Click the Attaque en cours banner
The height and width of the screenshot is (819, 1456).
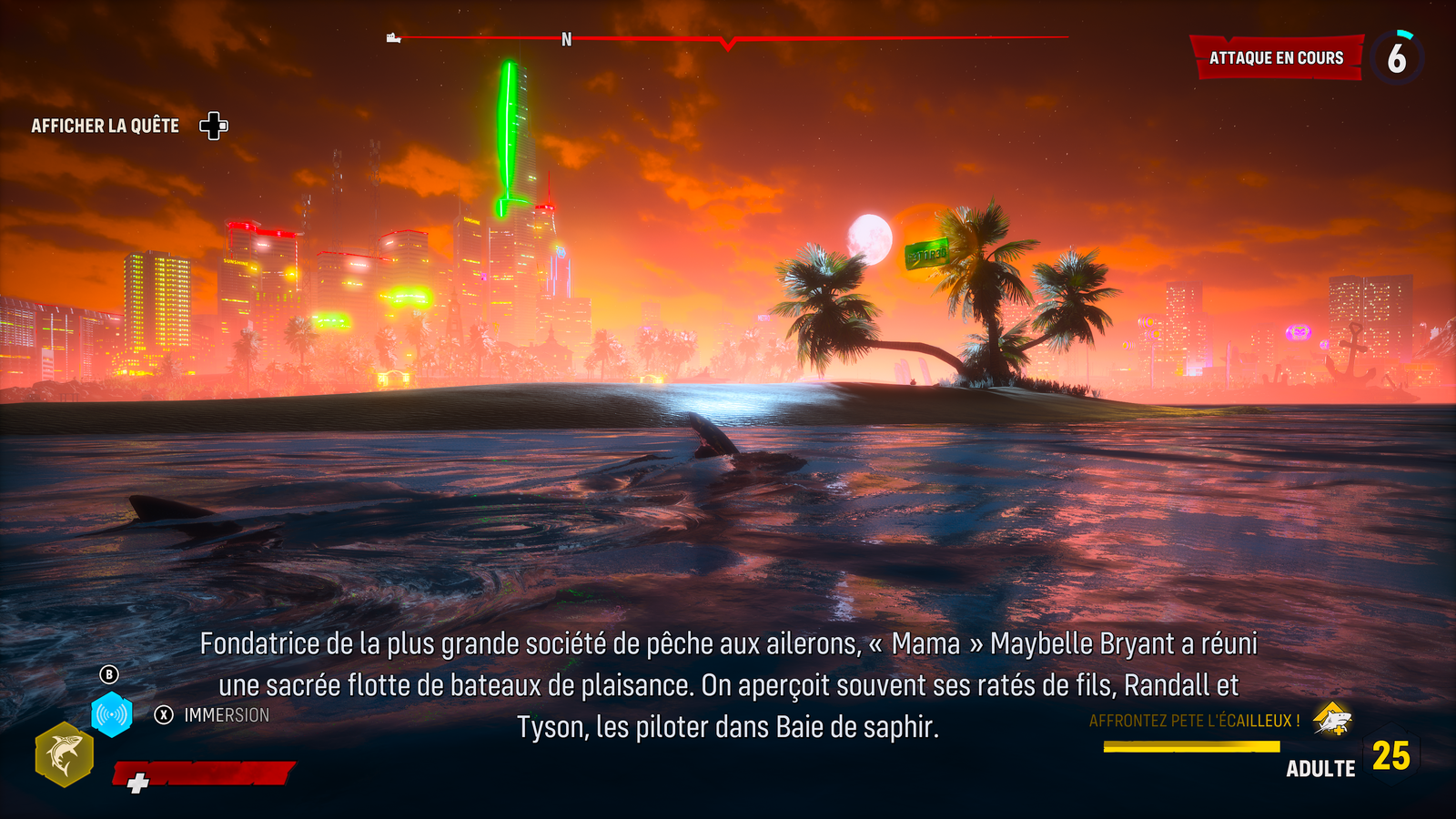[1276, 58]
